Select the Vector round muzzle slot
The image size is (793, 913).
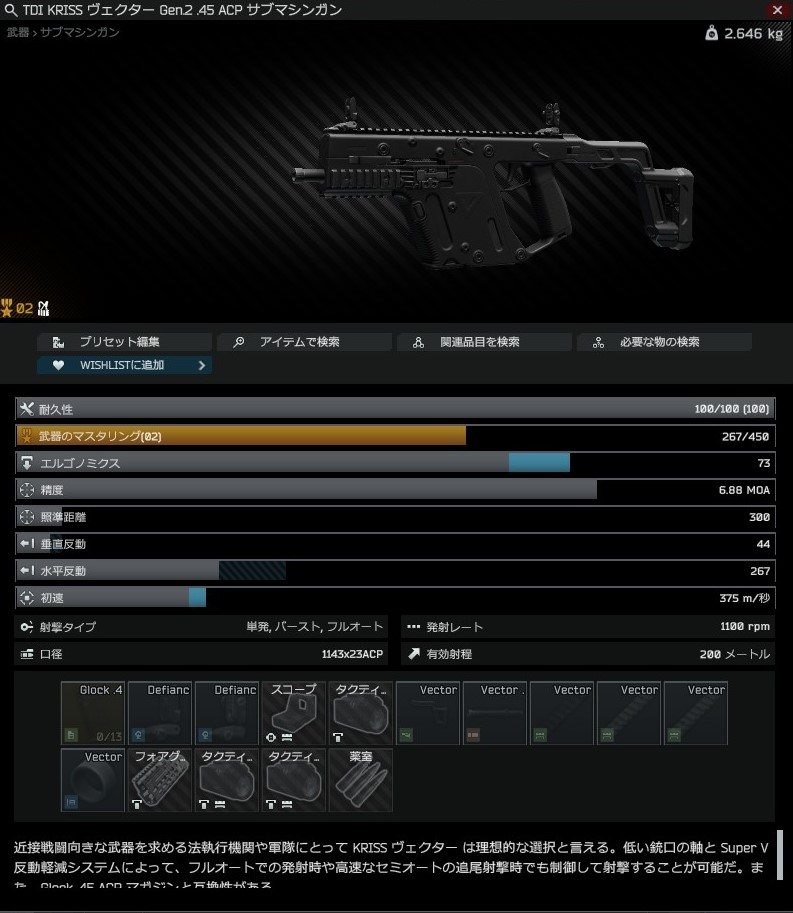tap(93, 780)
